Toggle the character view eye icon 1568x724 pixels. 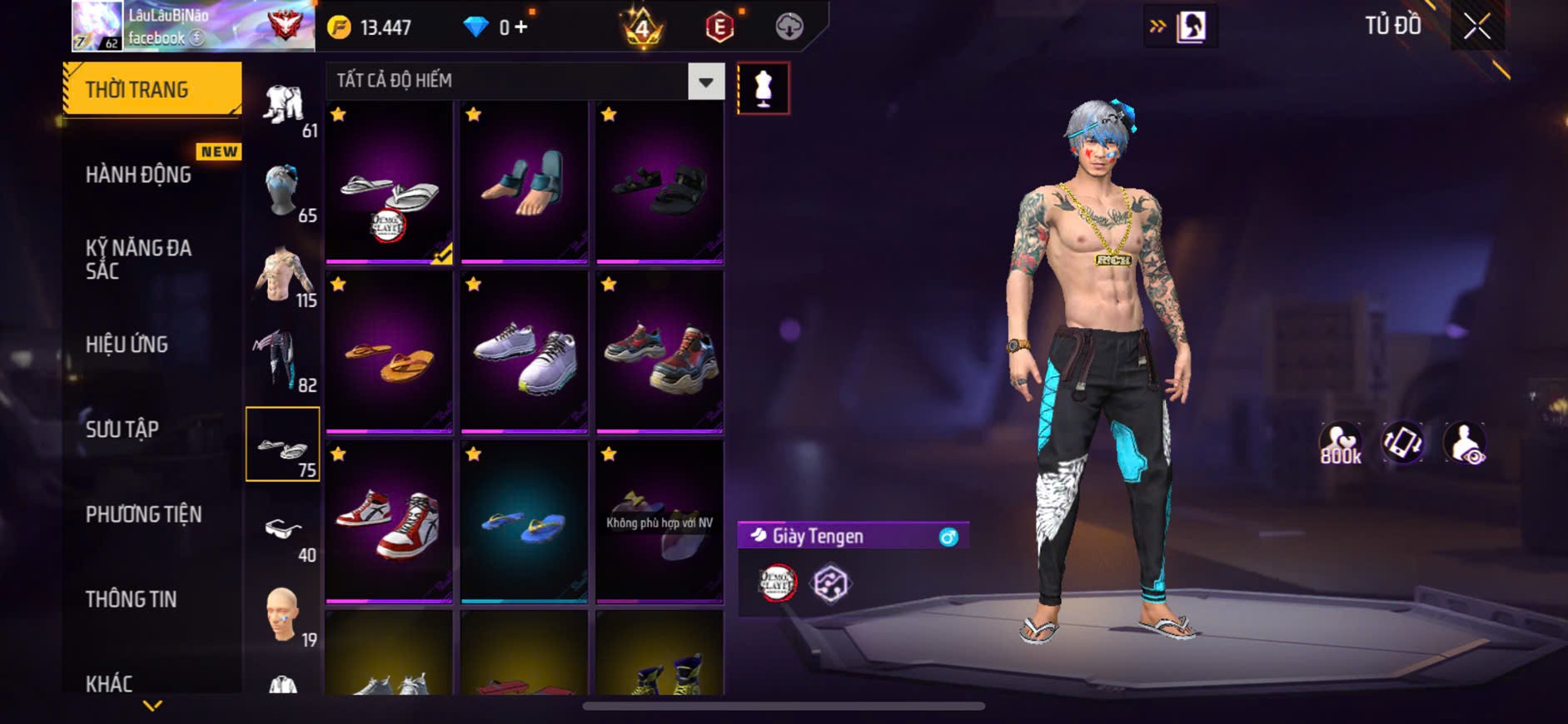1465,444
